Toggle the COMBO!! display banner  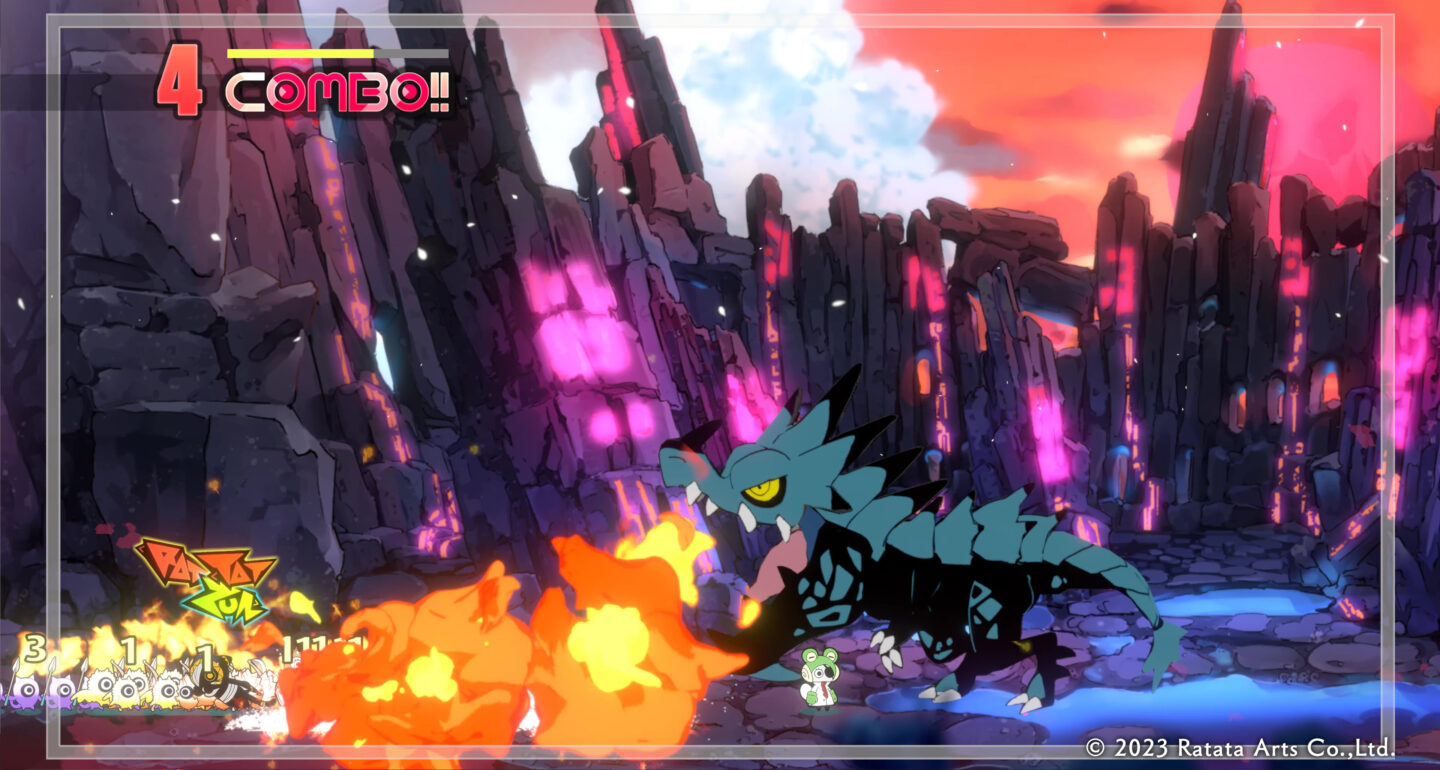[x=340, y=90]
